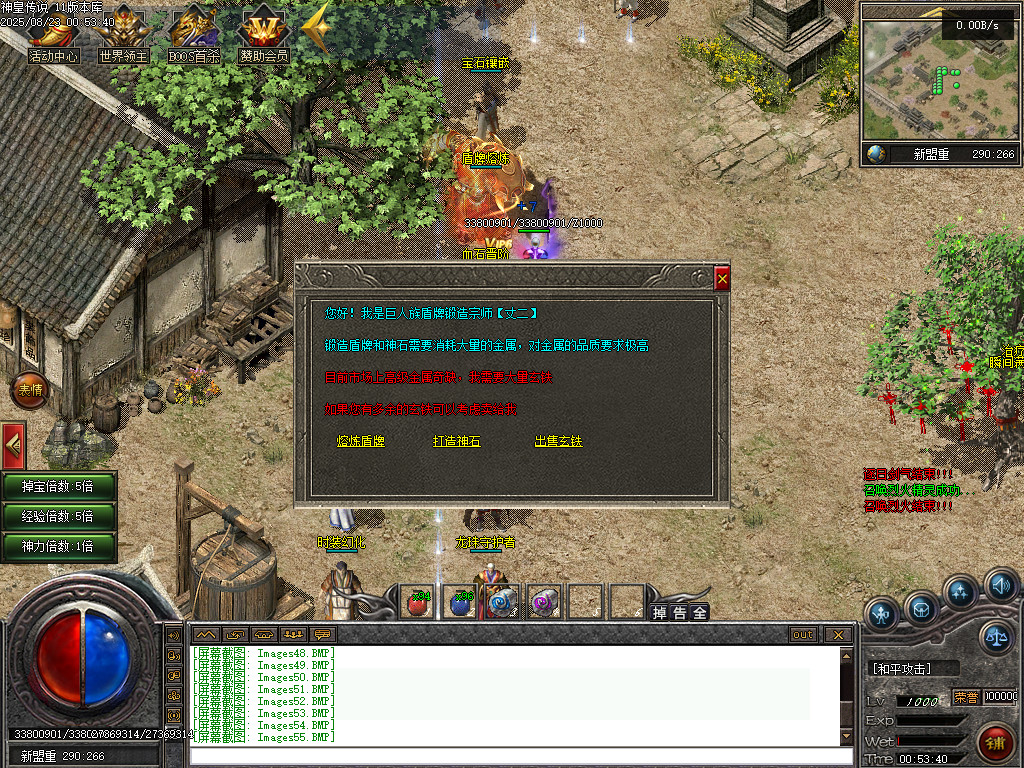Open the 表情 emote button

(x=28, y=390)
